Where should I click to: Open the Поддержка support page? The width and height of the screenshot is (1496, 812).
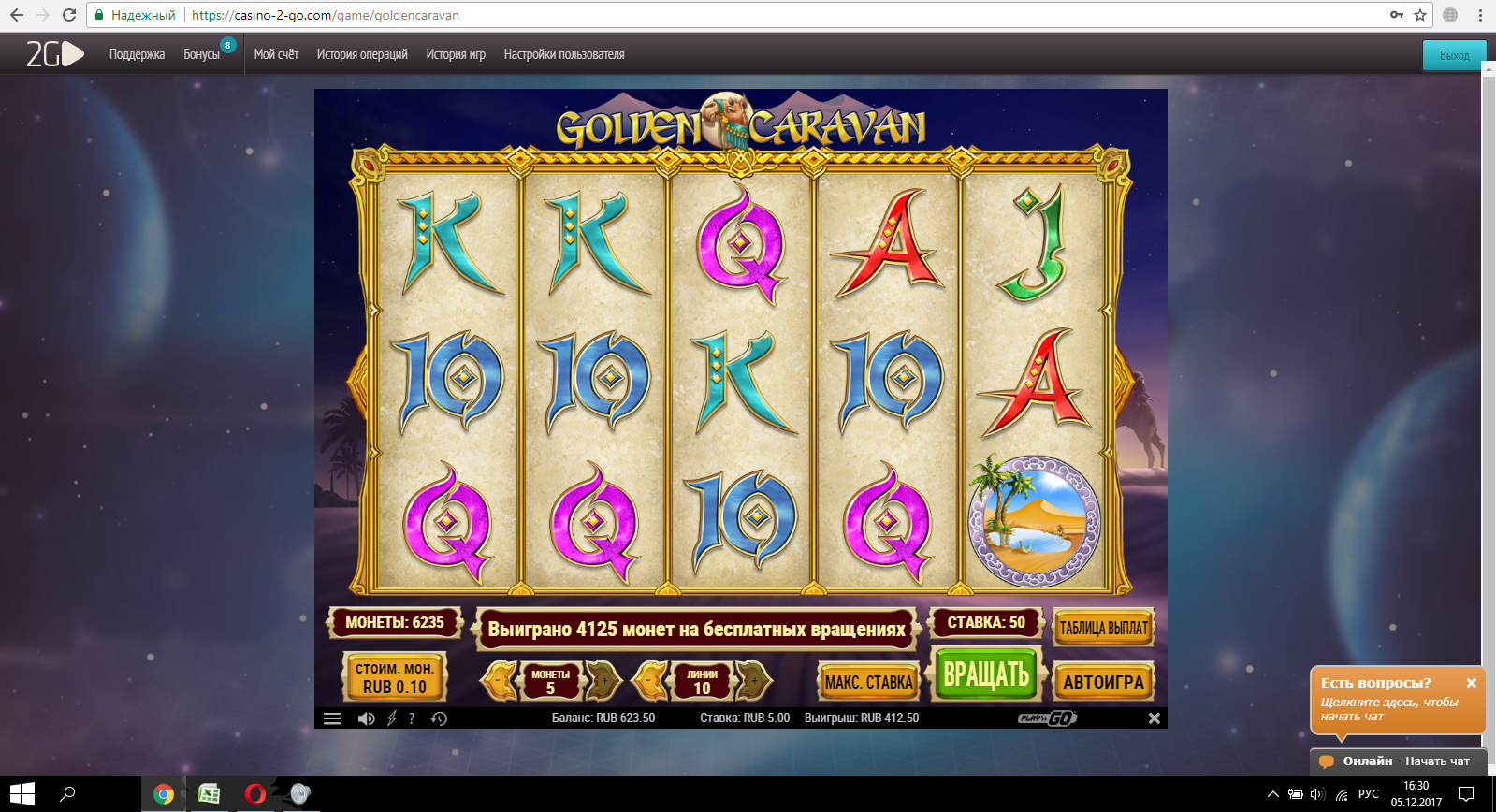pos(137,54)
